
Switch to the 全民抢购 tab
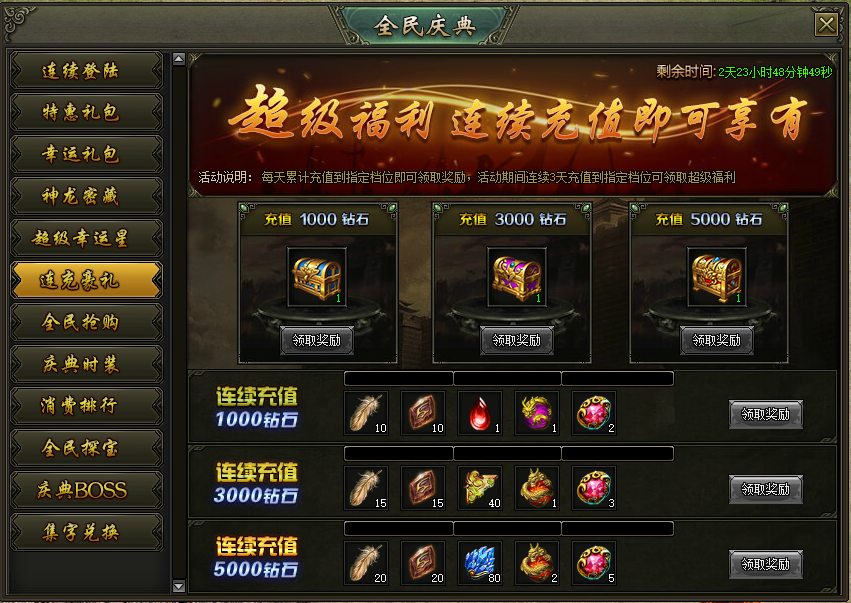coord(86,322)
